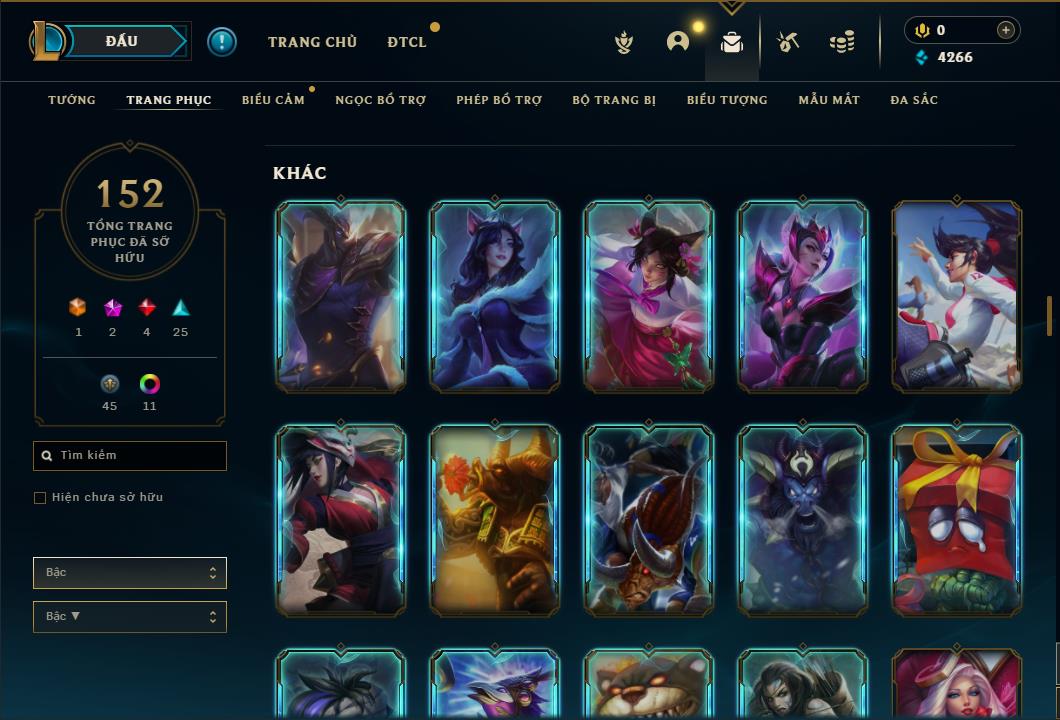The height and width of the screenshot is (720, 1060).
Task: Go to the BỘ TRANG BỊ tab
Action: pyautogui.click(x=614, y=100)
